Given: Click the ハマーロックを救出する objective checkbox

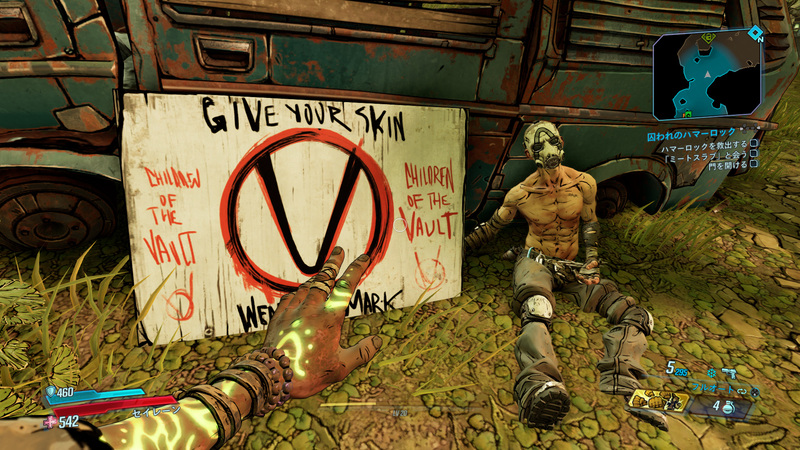Looking at the screenshot, I should [x=754, y=147].
